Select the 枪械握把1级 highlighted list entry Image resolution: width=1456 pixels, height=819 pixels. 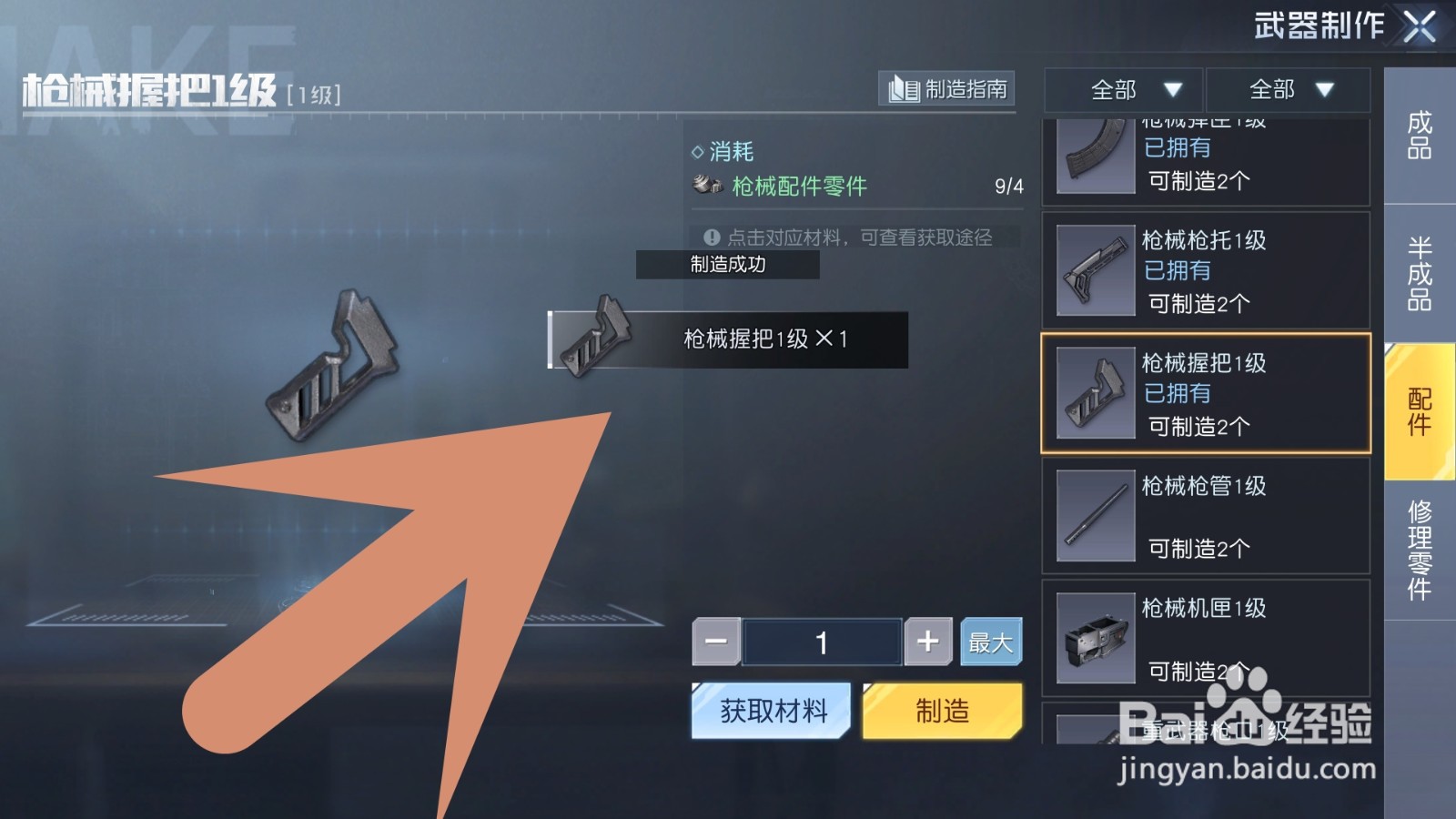click(1206, 393)
